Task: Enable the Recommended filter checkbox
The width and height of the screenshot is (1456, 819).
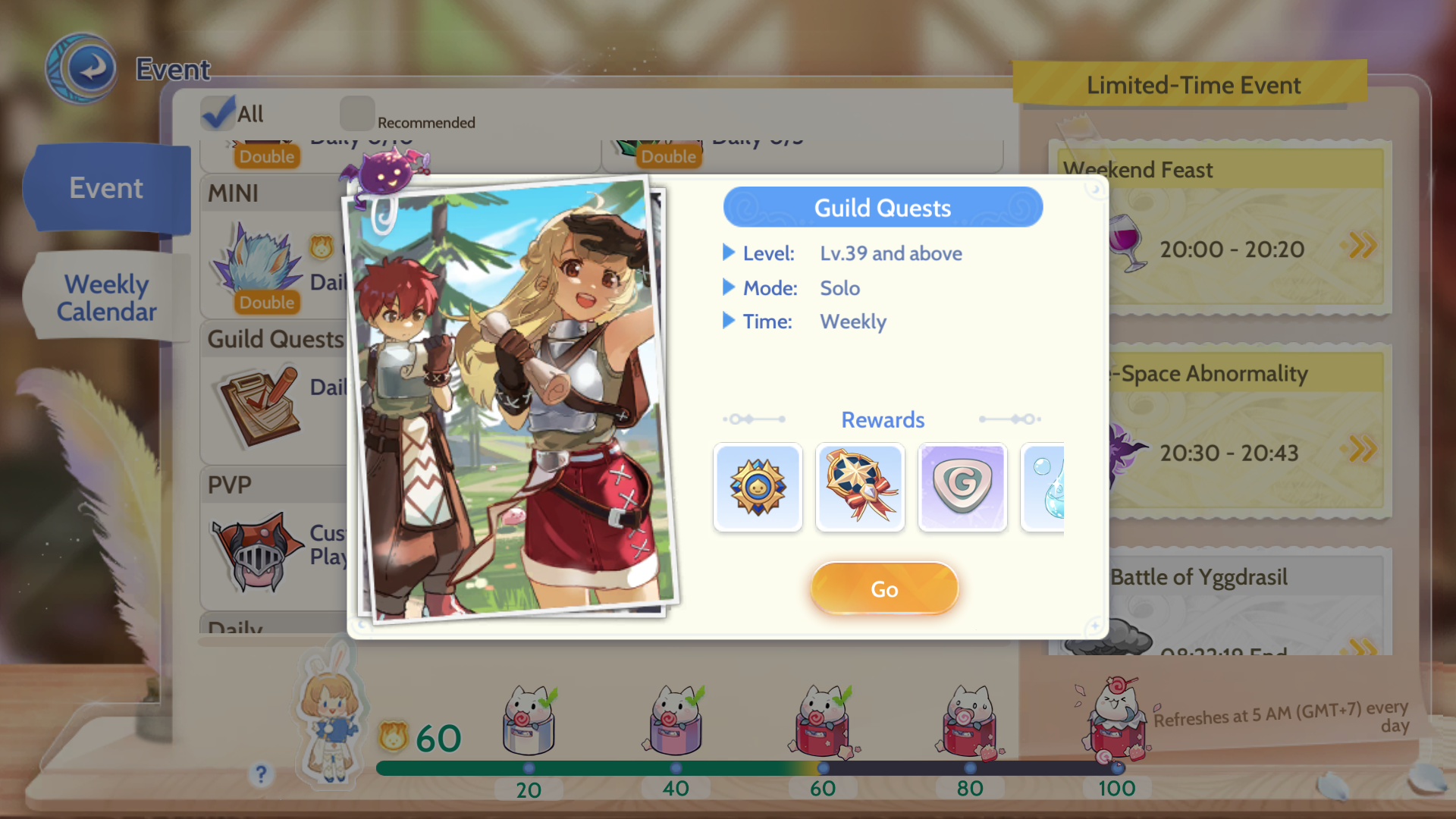Action: point(357,112)
